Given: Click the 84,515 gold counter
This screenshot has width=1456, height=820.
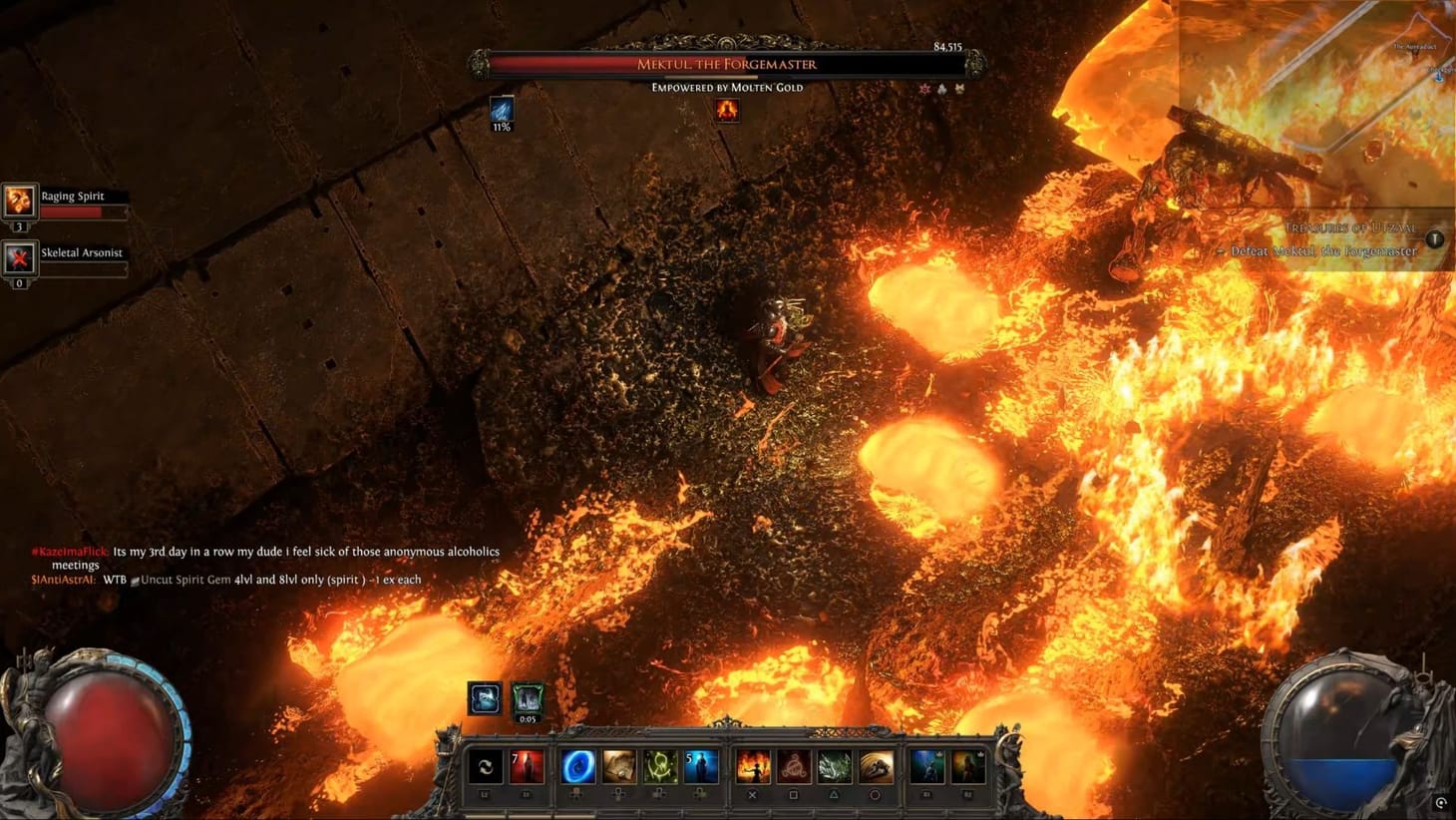Looking at the screenshot, I should (x=955, y=44).
